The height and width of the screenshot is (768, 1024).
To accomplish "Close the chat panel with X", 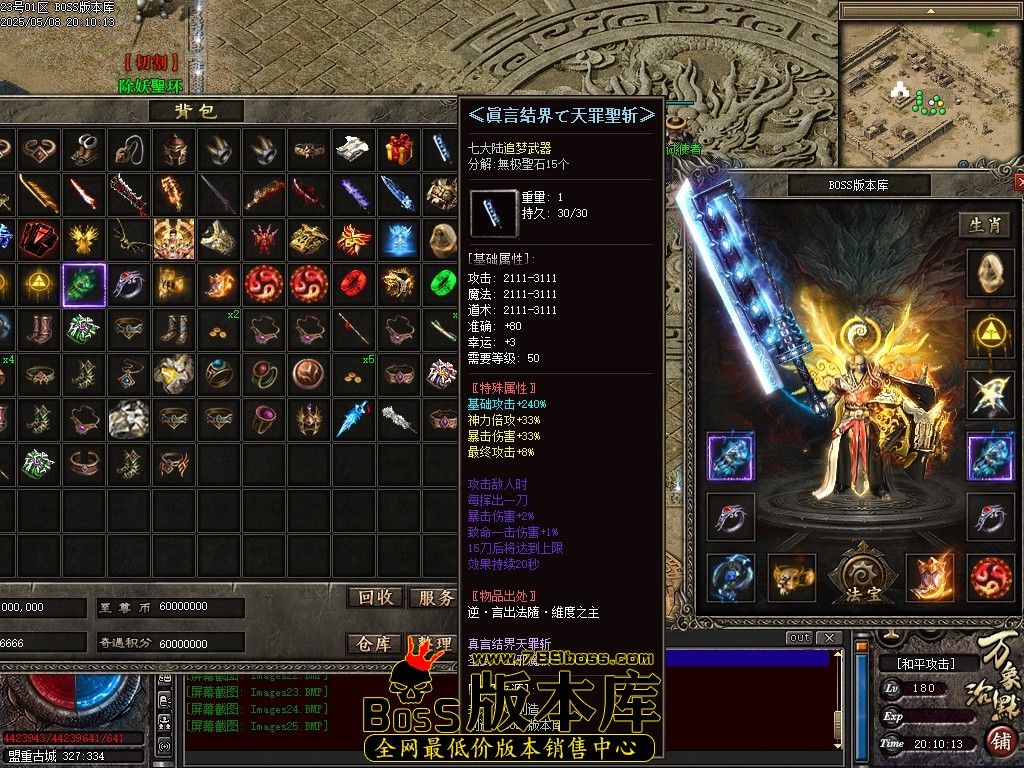I will 827,638.
